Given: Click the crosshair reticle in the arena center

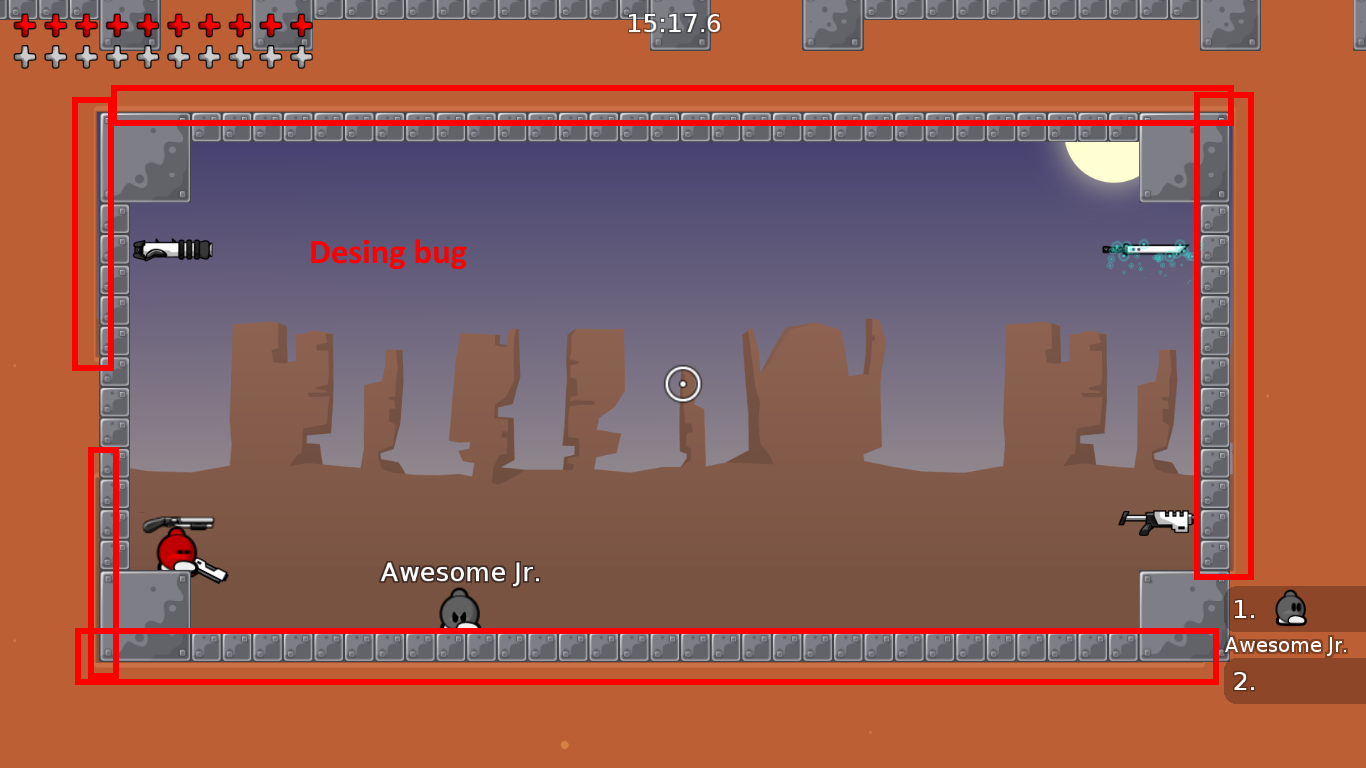Looking at the screenshot, I should [682, 383].
